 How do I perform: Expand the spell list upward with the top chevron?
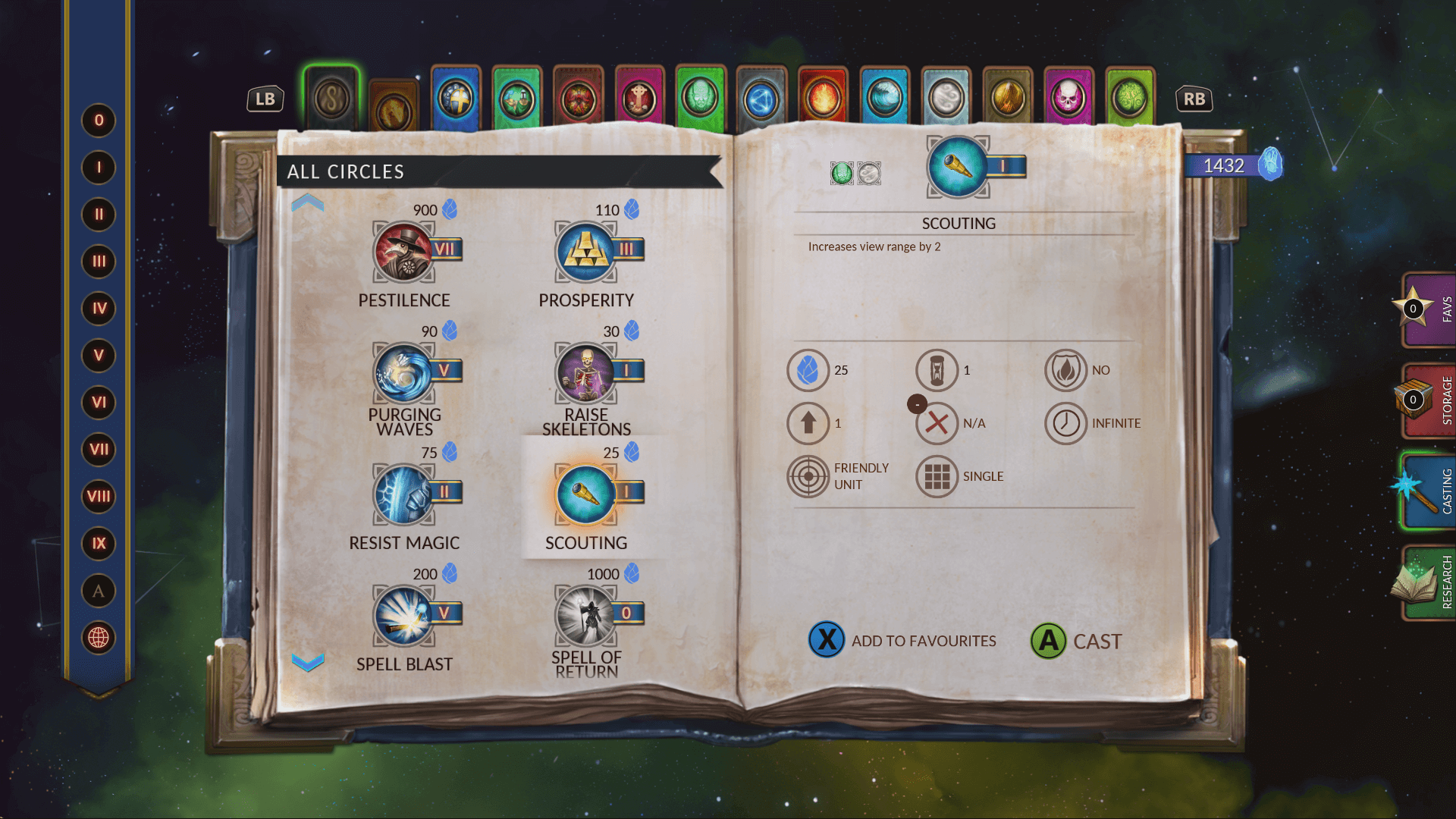[x=306, y=203]
